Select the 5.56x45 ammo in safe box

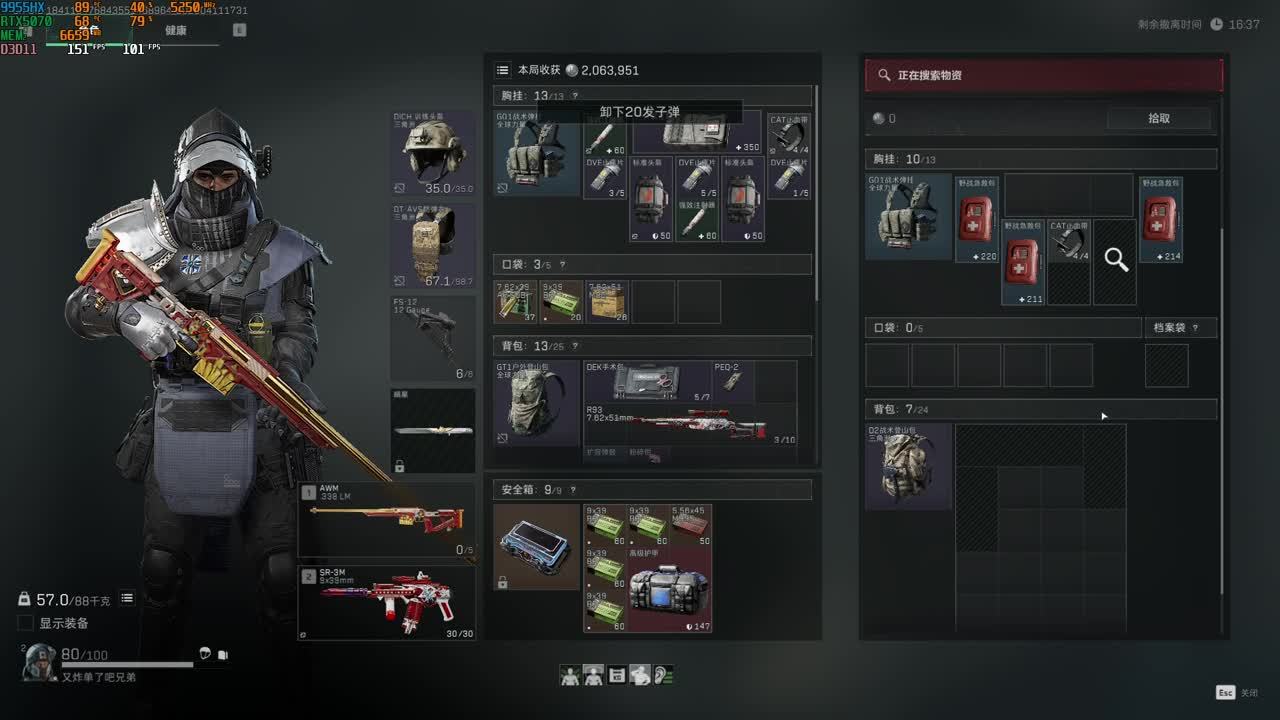click(690, 526)
